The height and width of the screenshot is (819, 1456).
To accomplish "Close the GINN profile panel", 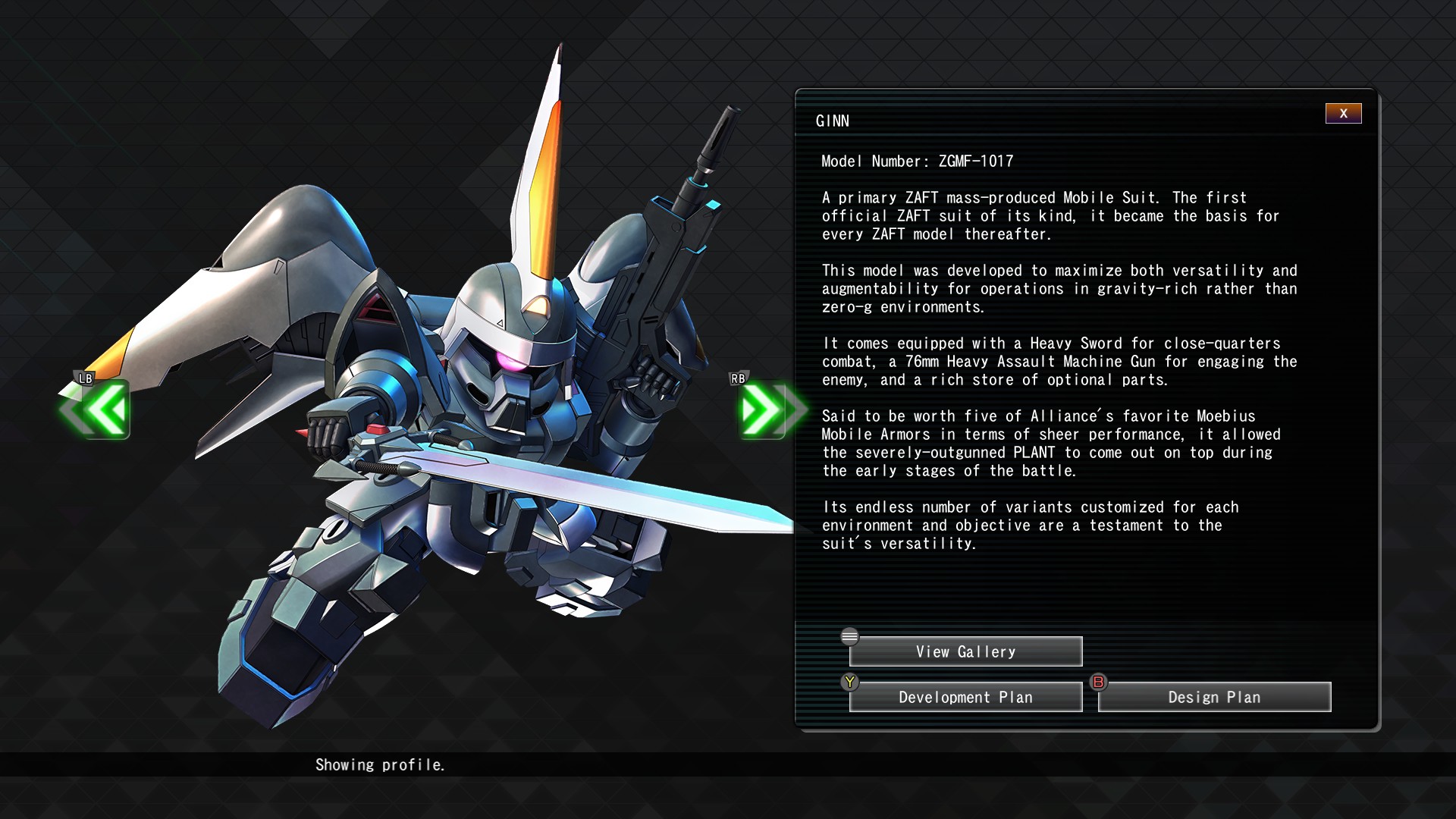I will click(x=1343, y=114).
